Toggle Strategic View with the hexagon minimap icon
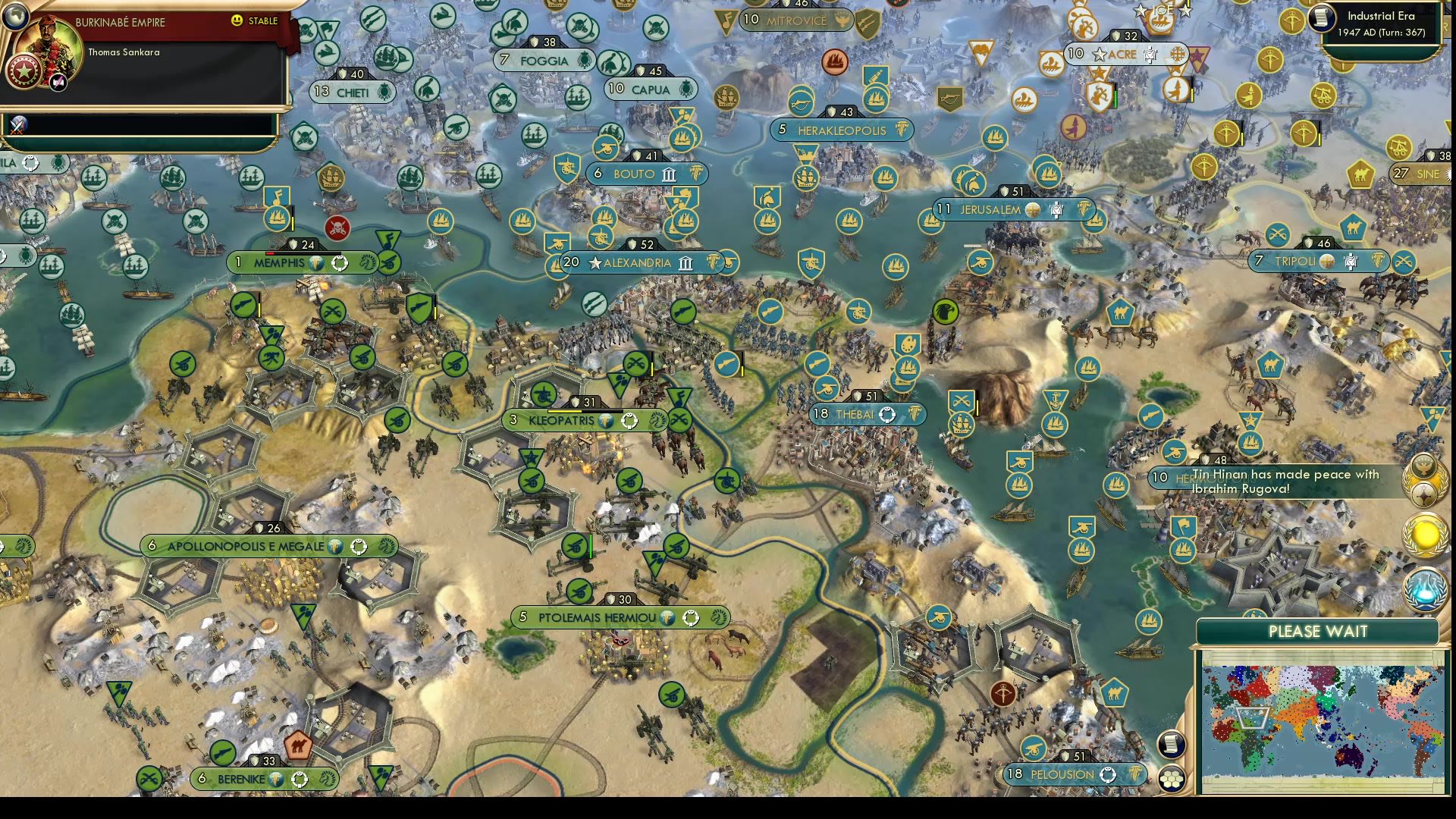This screenshot has width=1456, height=819. (1172, 778)
